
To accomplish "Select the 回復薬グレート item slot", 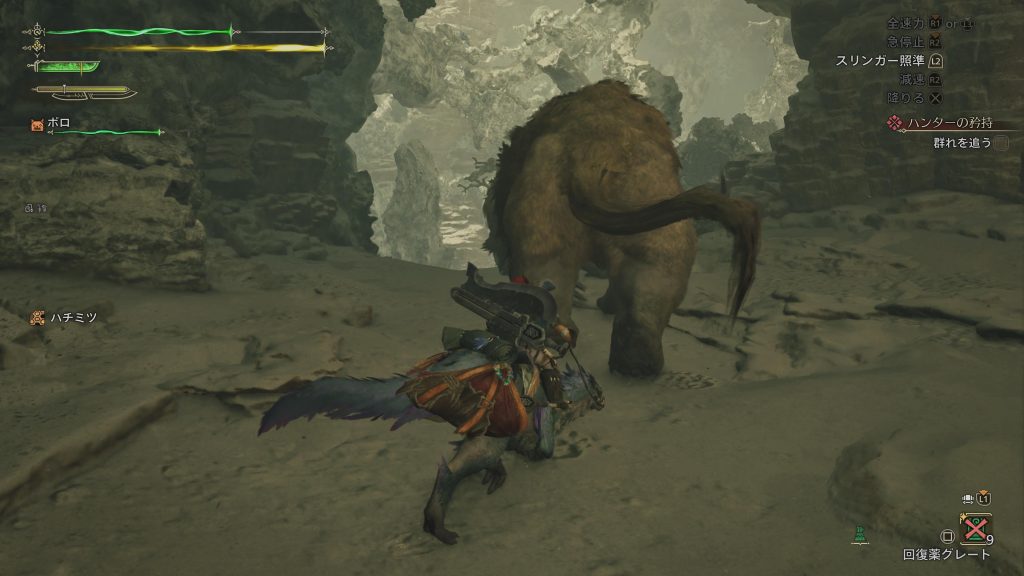I will [x=975, y=528].
